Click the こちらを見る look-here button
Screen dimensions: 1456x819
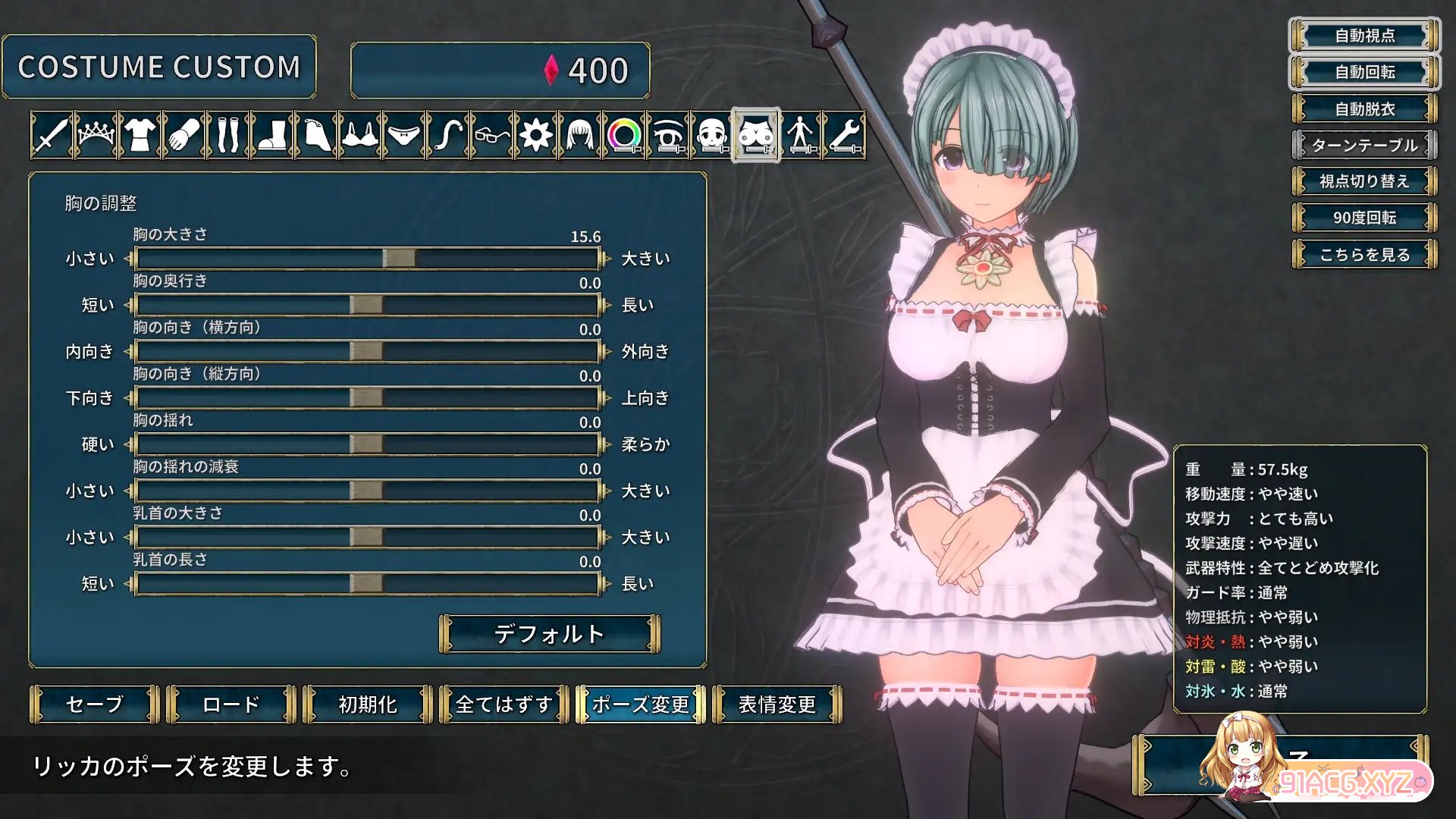(x=1365, y=255)
